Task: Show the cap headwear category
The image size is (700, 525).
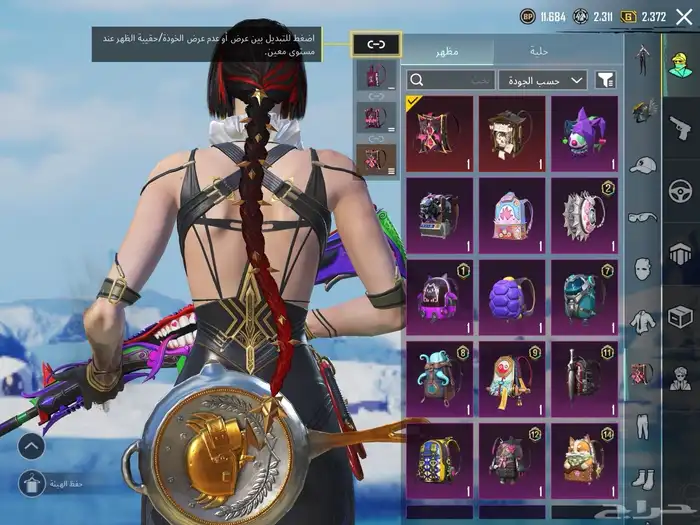Action: (641, 165)
